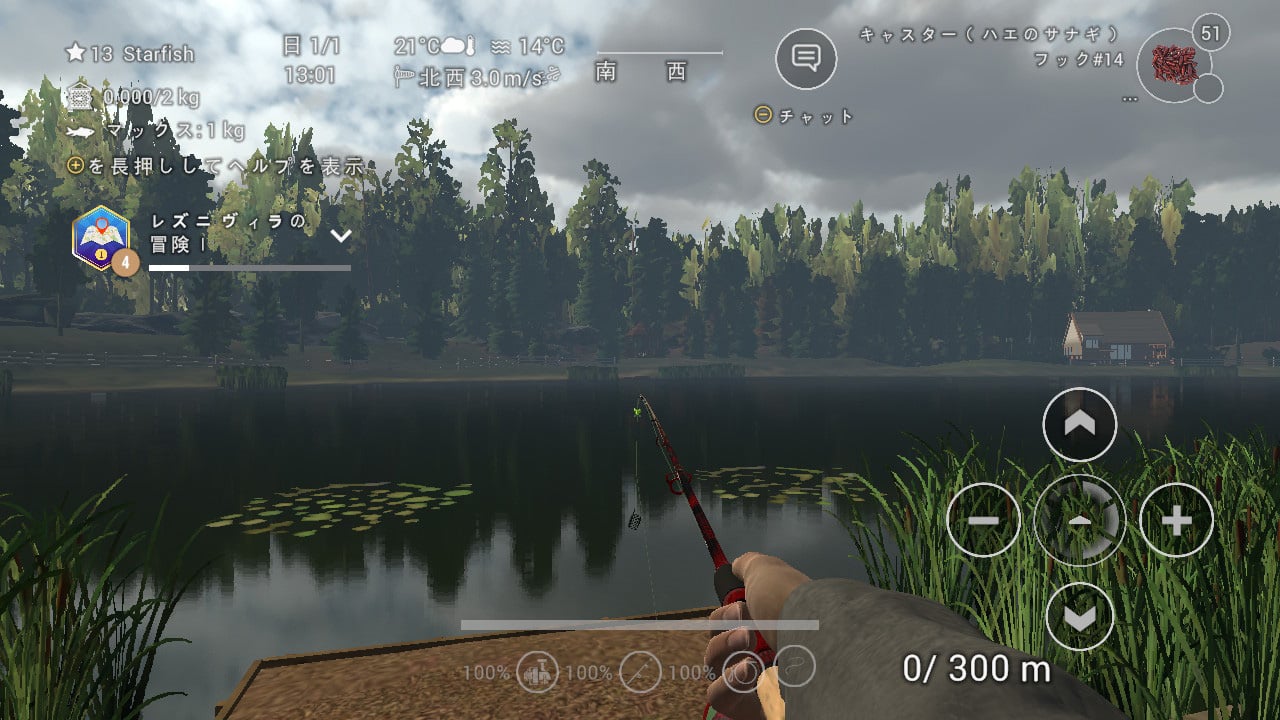This screenshot has width=1280, height=720.
Task: Click the rod durability icon
Action: [640, 672]
